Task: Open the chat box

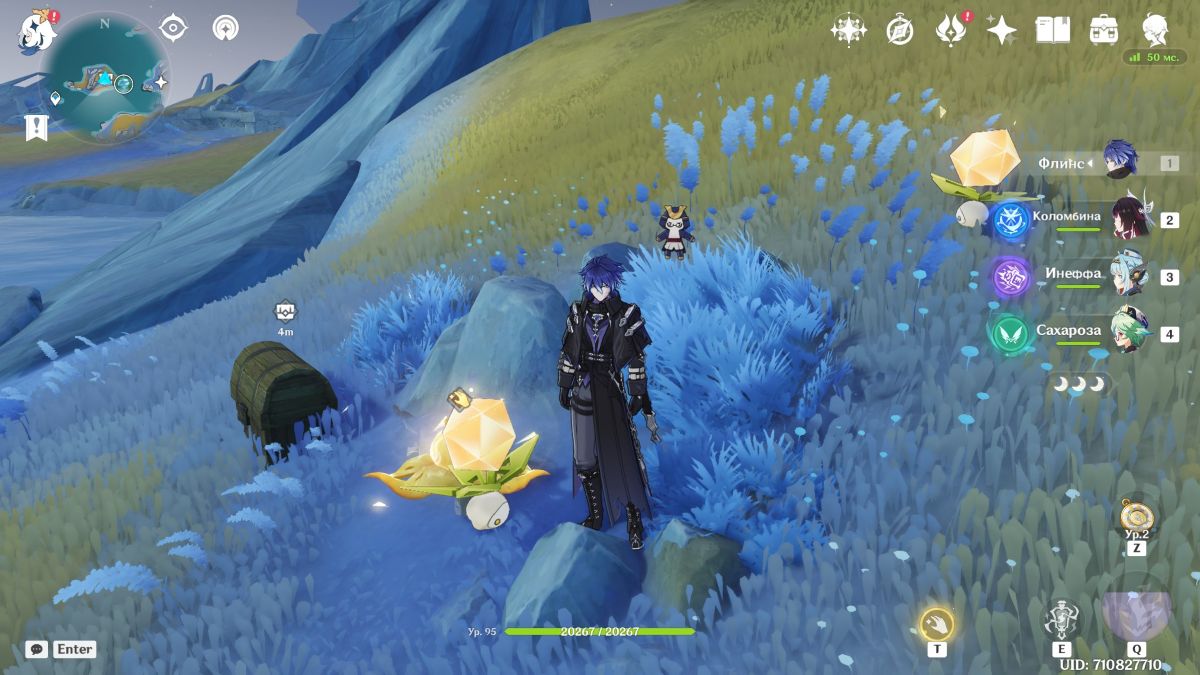Action: coord(37,649)
